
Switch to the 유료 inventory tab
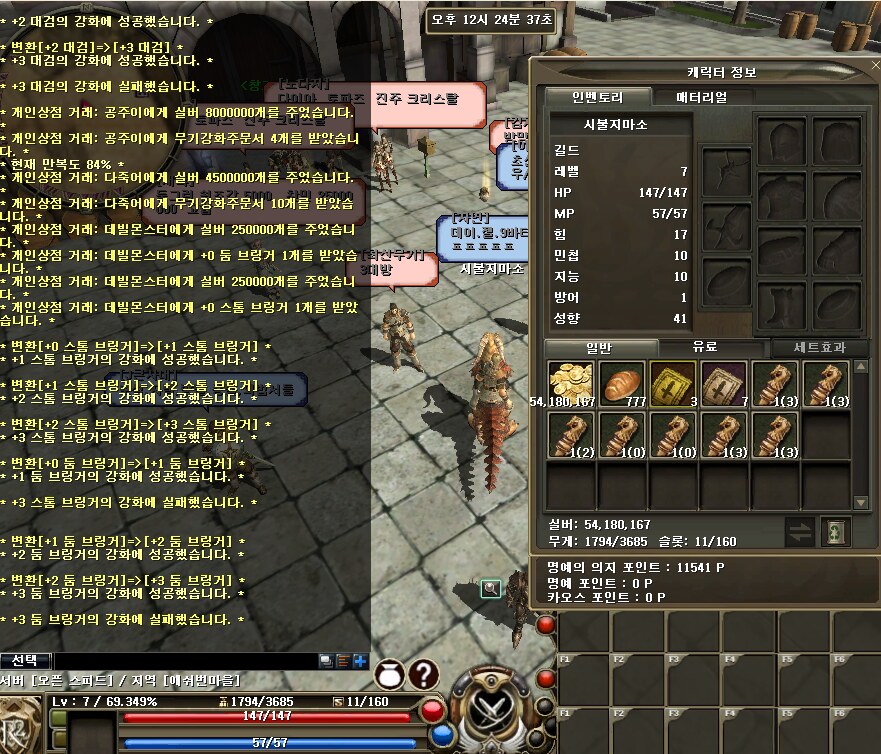pyautogui.click(x=705, y=347)
